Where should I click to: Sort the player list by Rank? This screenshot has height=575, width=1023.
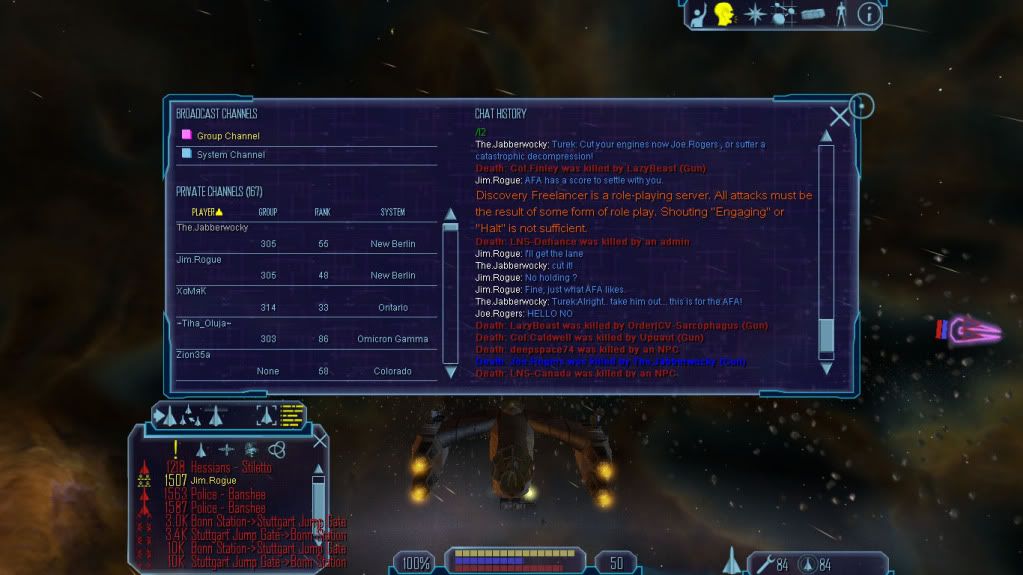323,212
